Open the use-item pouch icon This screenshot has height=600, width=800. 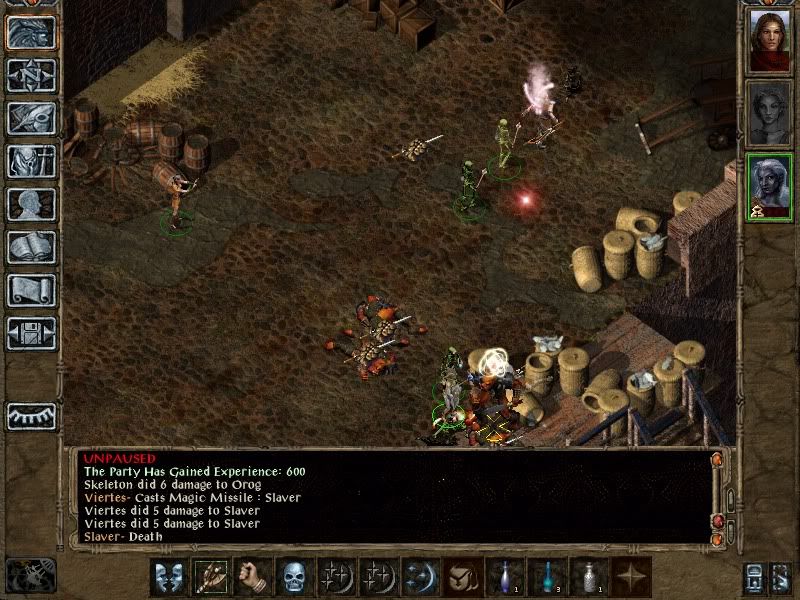462,577
